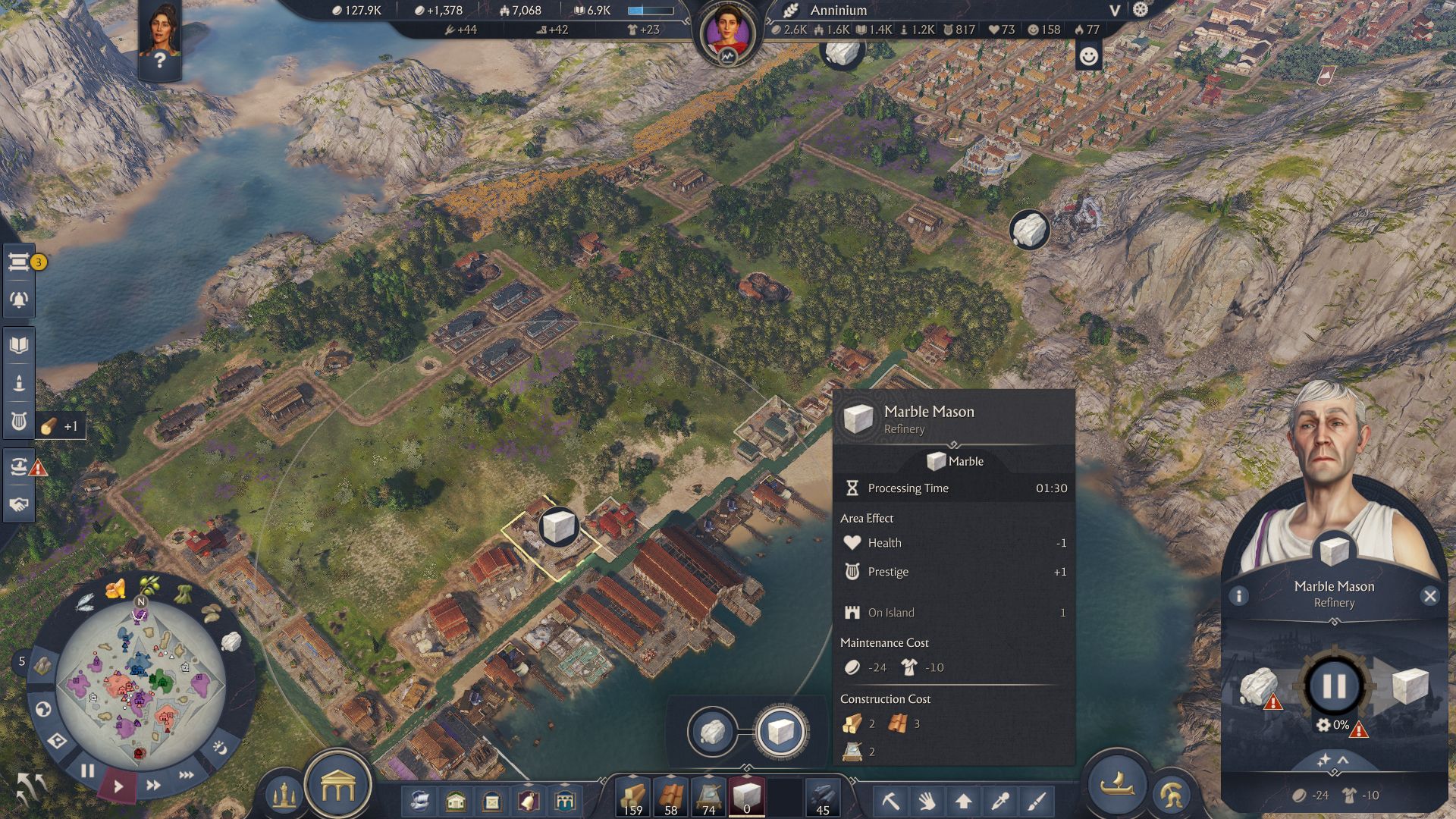Activate the eyedropper copy tool

click(1000, 801)
